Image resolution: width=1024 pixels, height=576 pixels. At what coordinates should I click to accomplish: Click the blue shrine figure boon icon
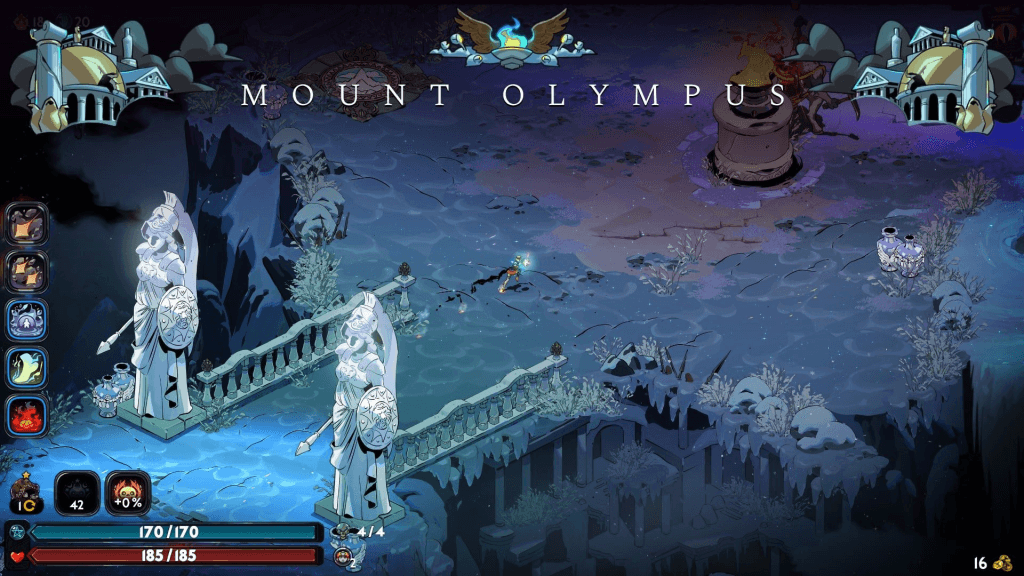point(25,320)
